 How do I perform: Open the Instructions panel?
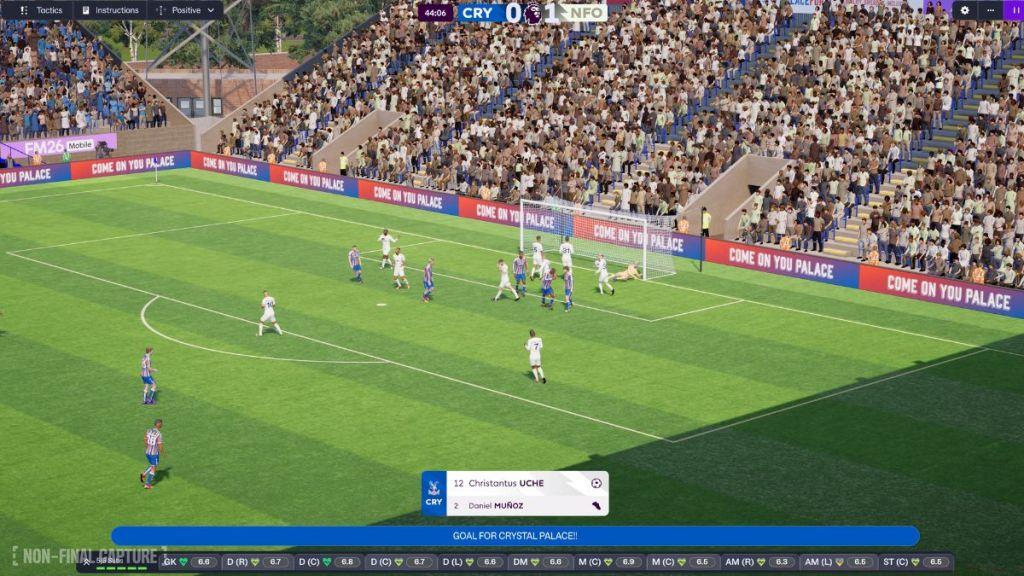click(x=110, y=10)
